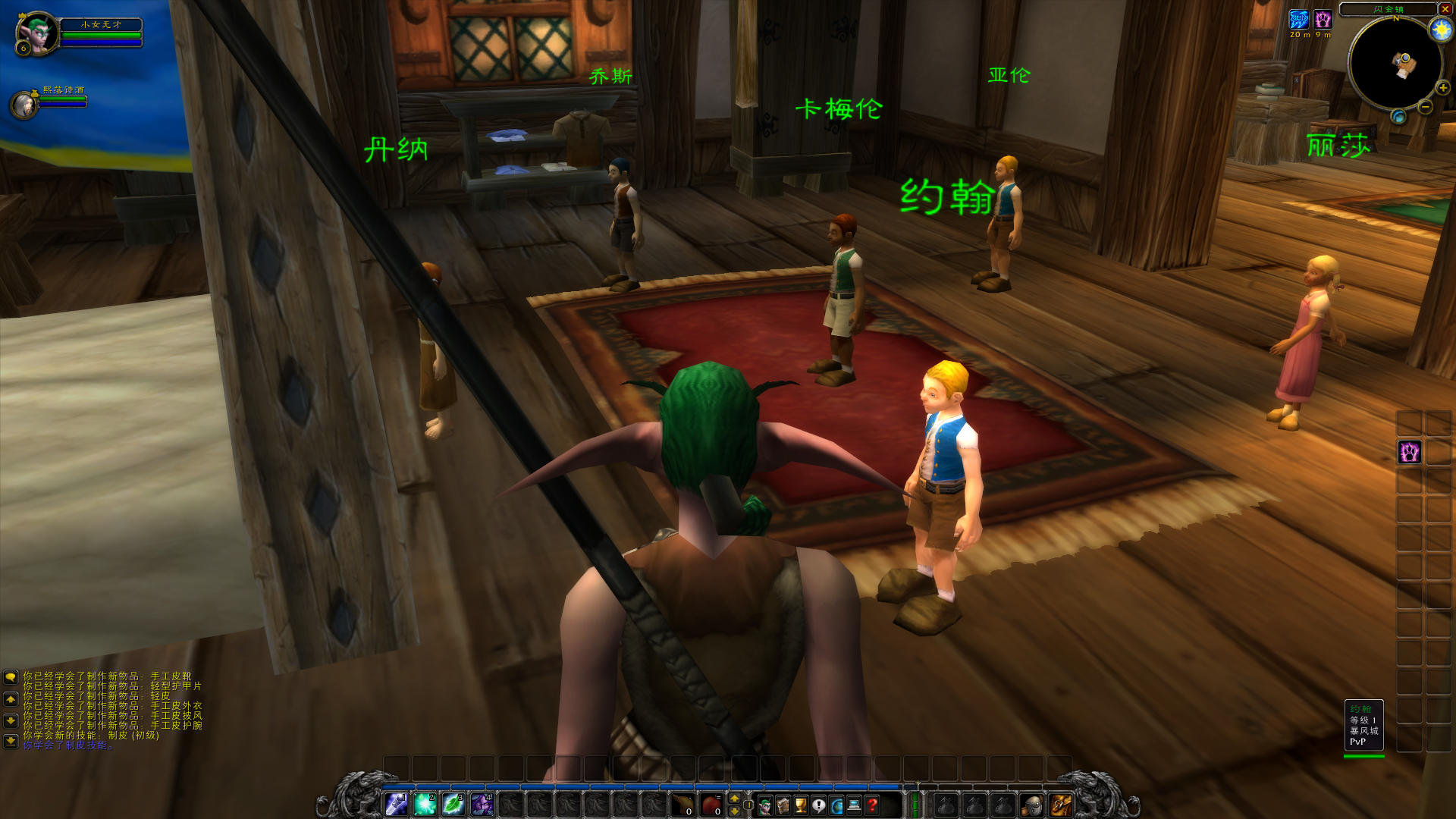
Task: Zoom out the minimap with the minus button
Action: tap(1425, 107)
